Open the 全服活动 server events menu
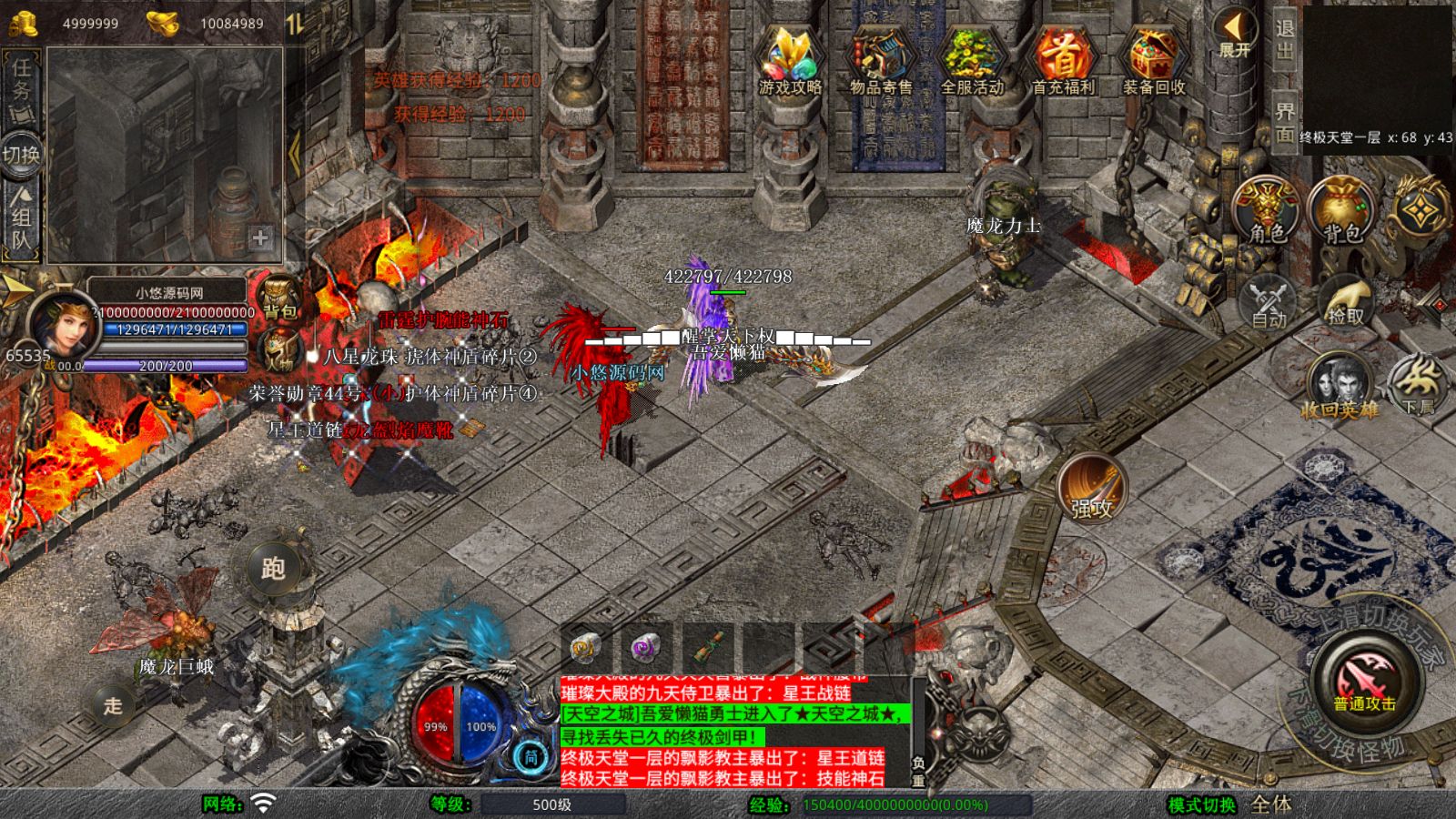The width and height of the screenshot is (1456, 819). pyautogui.click(x=972, y=61)
